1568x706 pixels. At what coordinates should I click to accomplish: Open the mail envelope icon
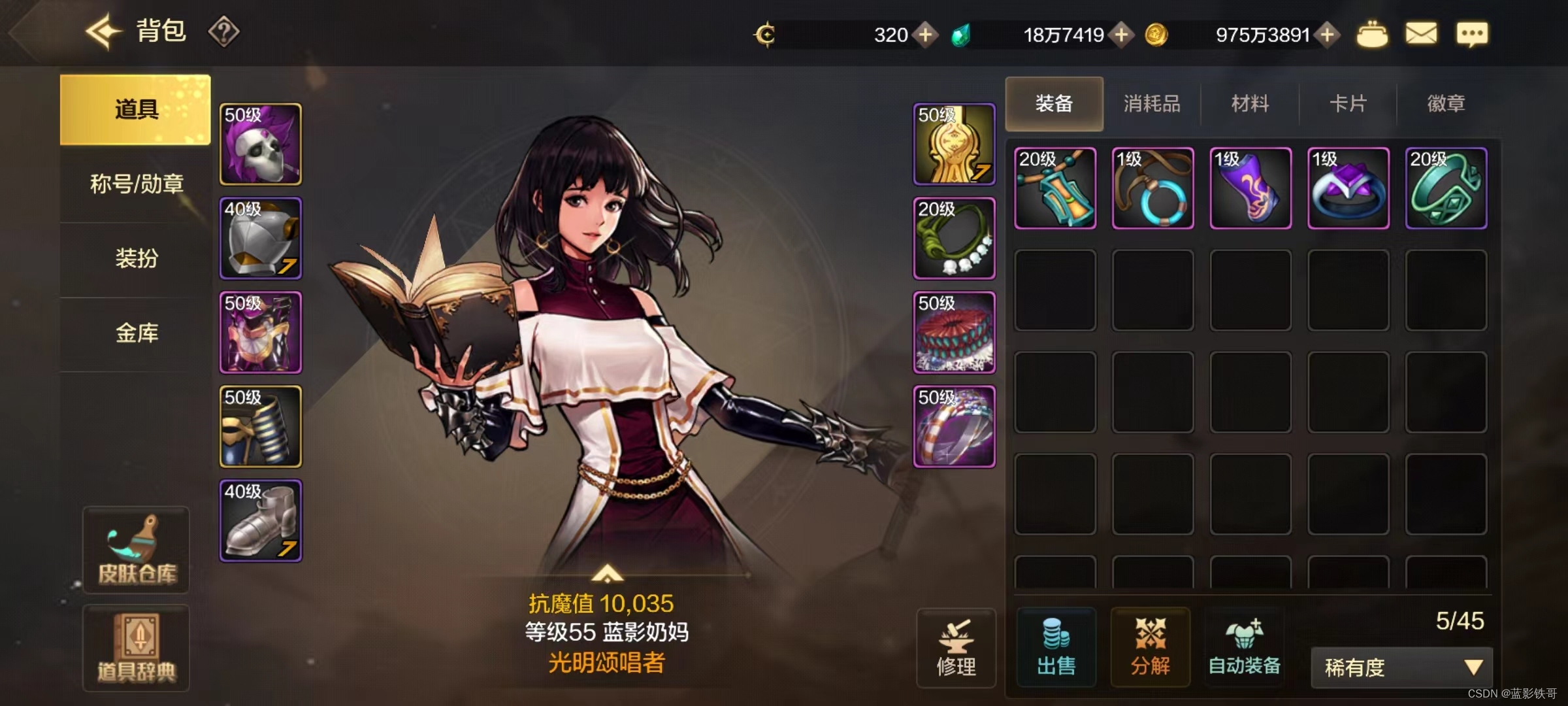(1421, 34)
